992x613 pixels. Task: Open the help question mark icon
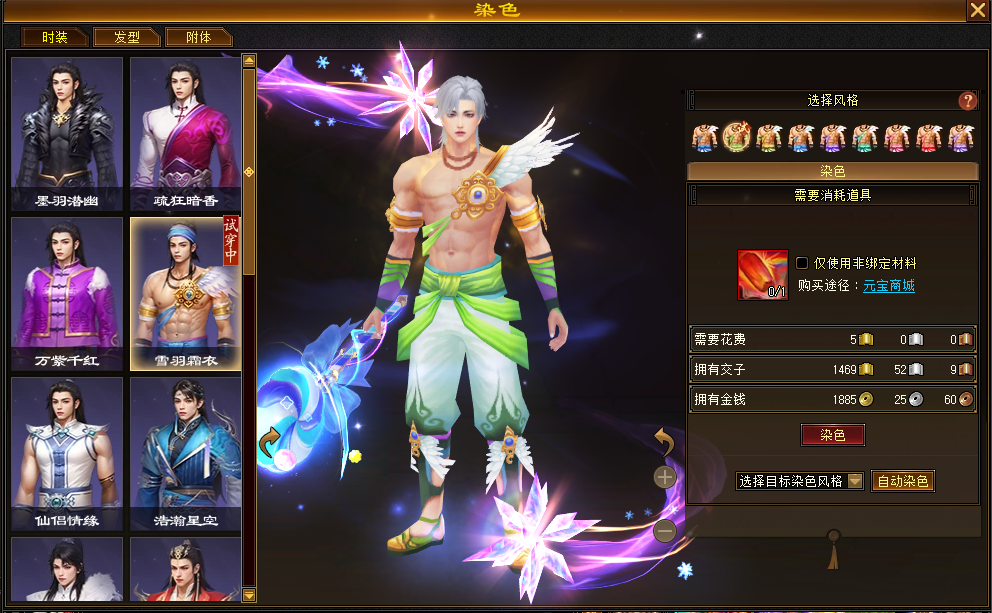tap(967, 101)
